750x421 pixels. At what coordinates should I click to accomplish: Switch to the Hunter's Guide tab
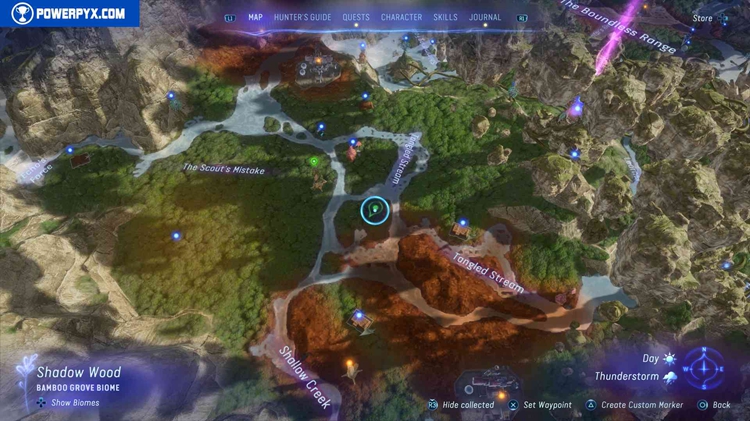coord(302,17)
